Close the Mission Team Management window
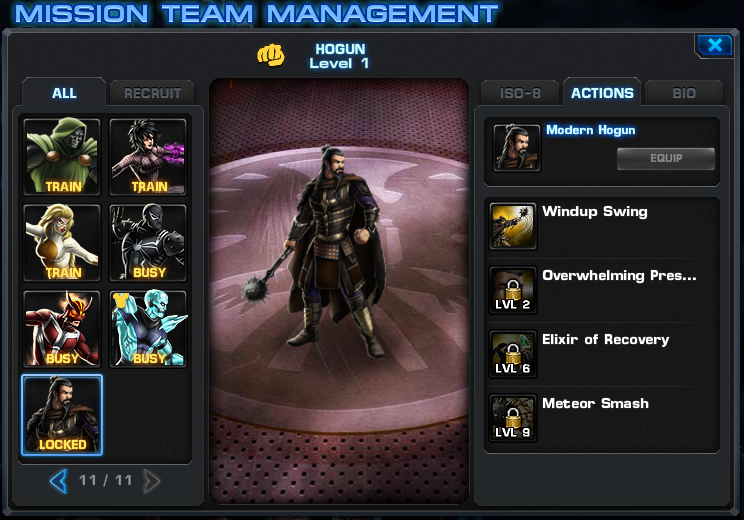The image size is (744, 520). pos(714,45)
